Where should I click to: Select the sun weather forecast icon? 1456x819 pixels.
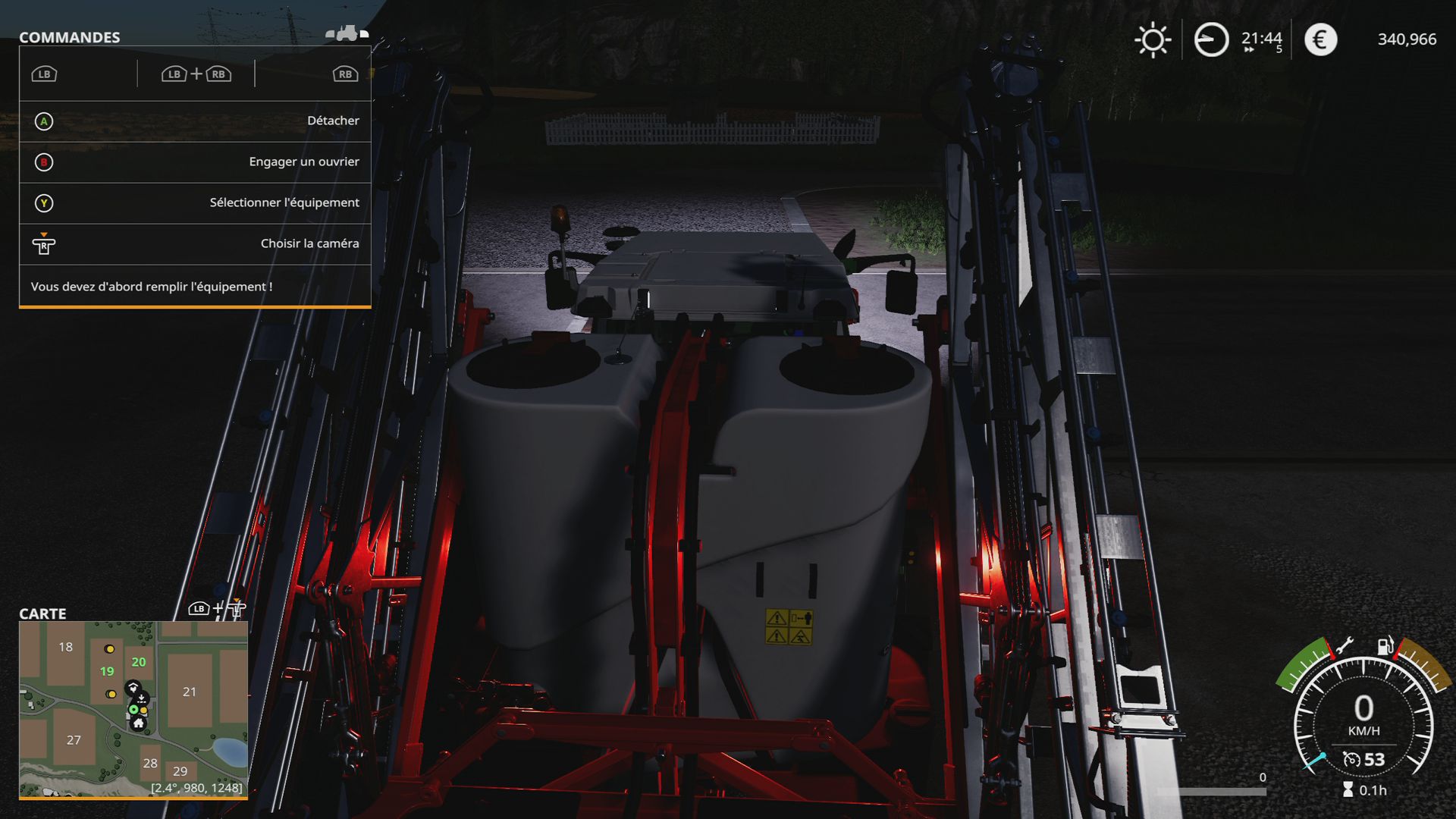(x=1153, y=39)
